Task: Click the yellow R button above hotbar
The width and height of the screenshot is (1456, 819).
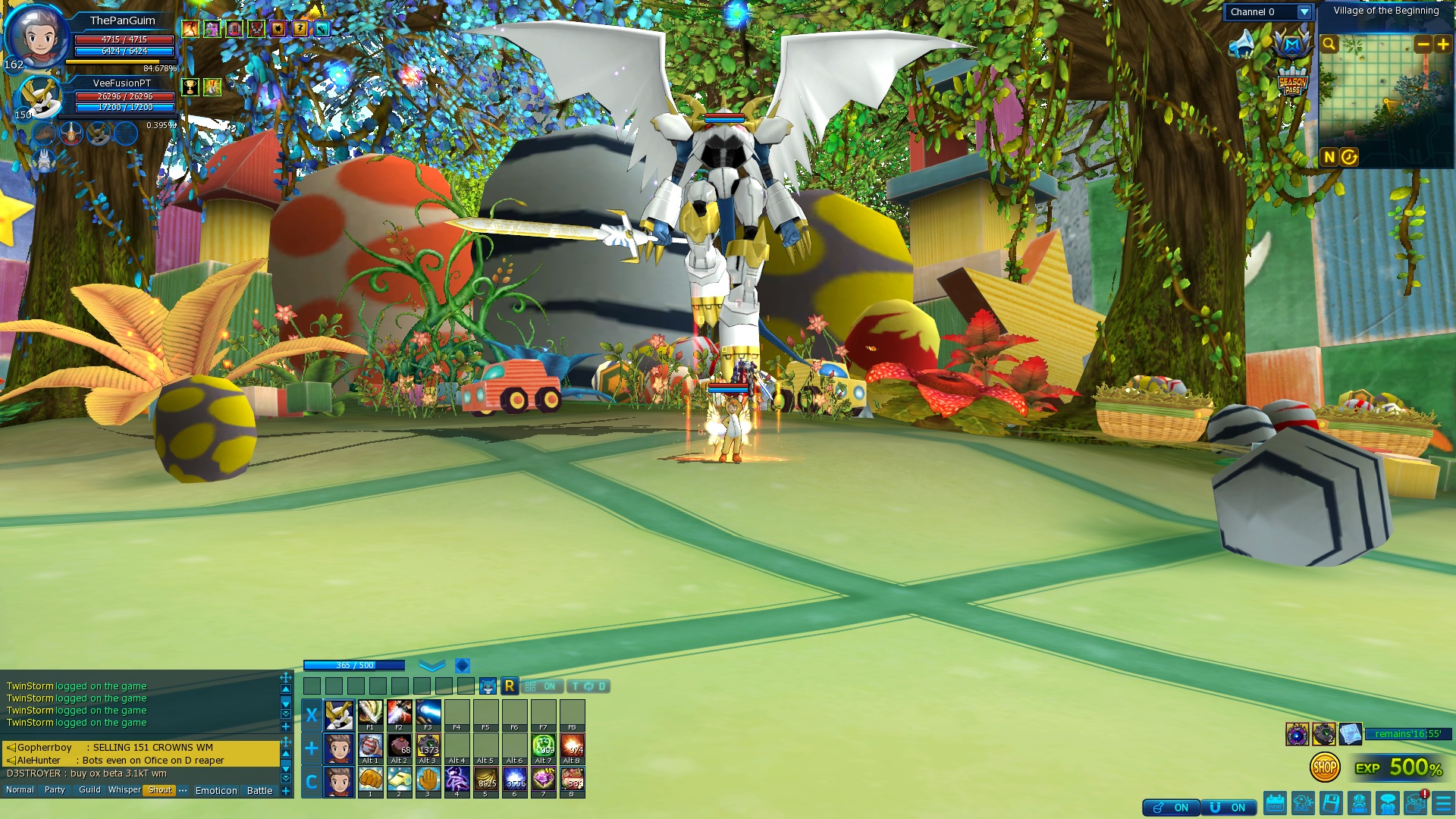Action: click(510, 686)
